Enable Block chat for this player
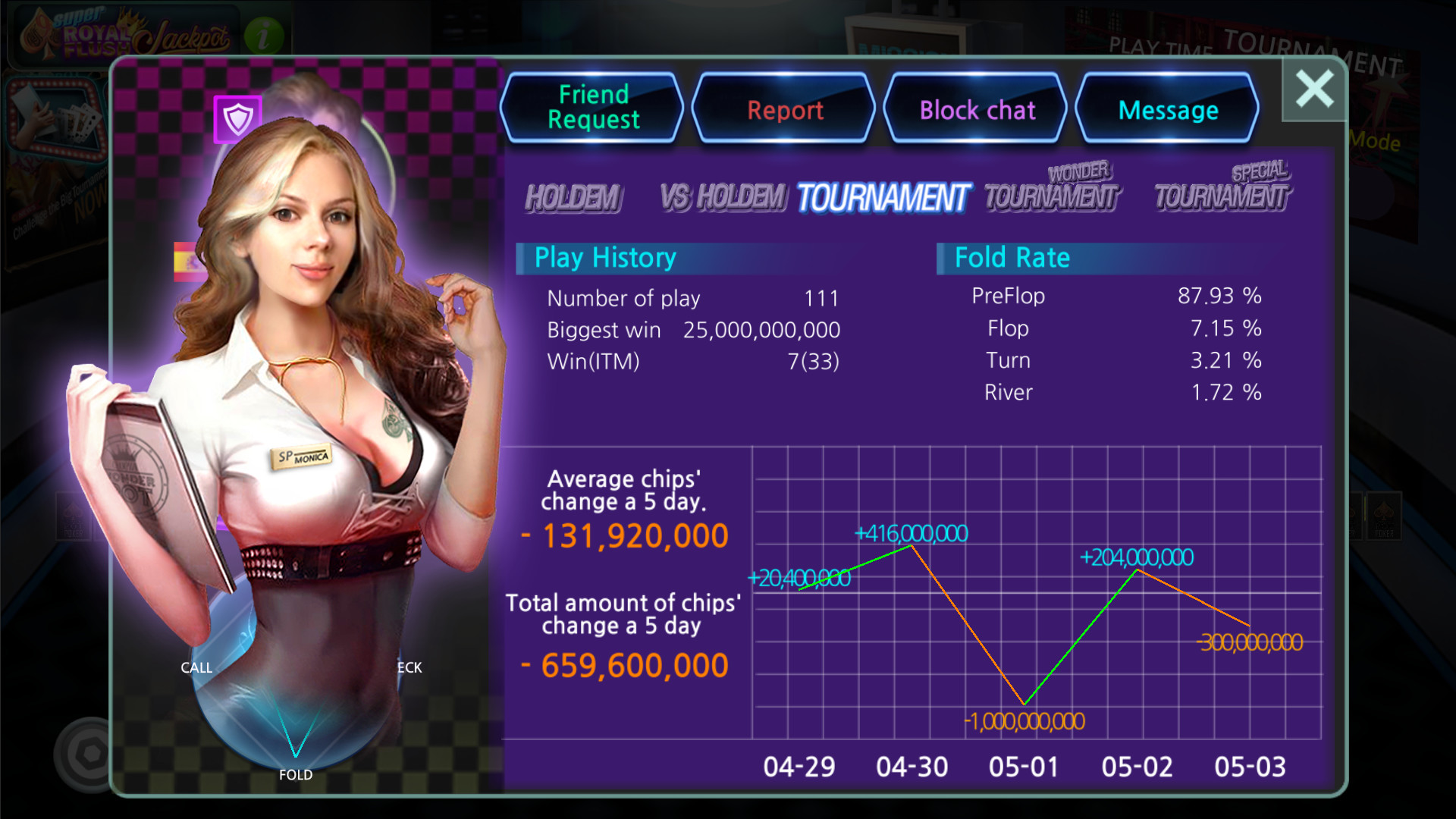Viewport: 1456px width, 819px height. 977,110
